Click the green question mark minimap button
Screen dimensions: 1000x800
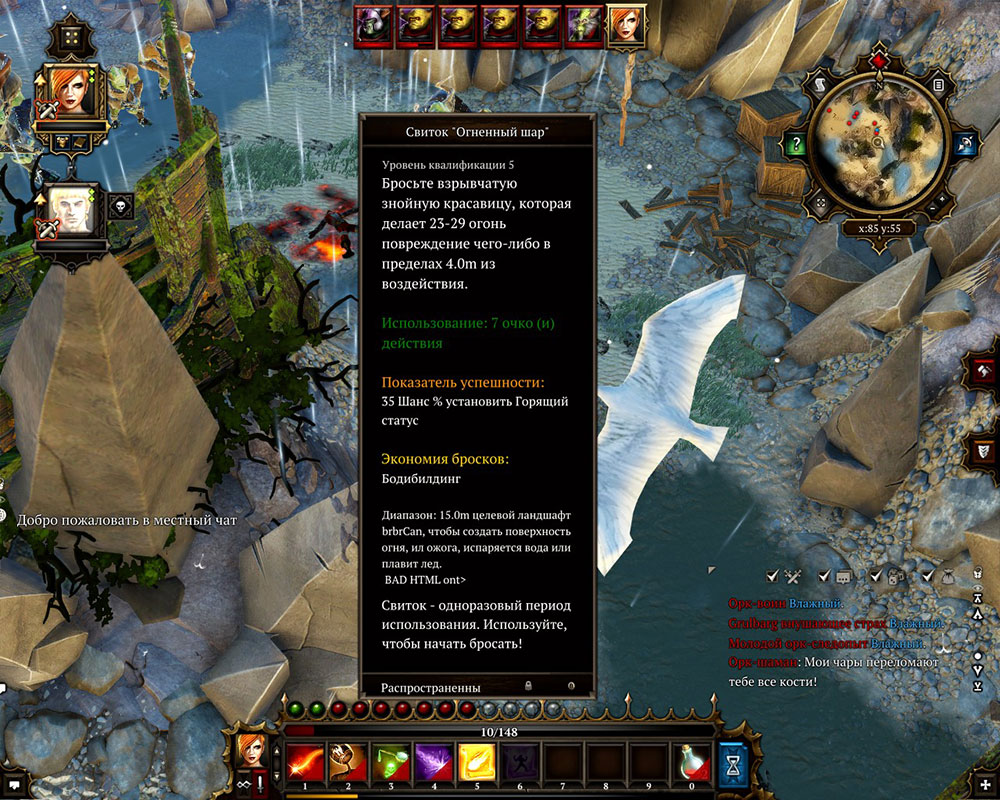coord(794,144)
